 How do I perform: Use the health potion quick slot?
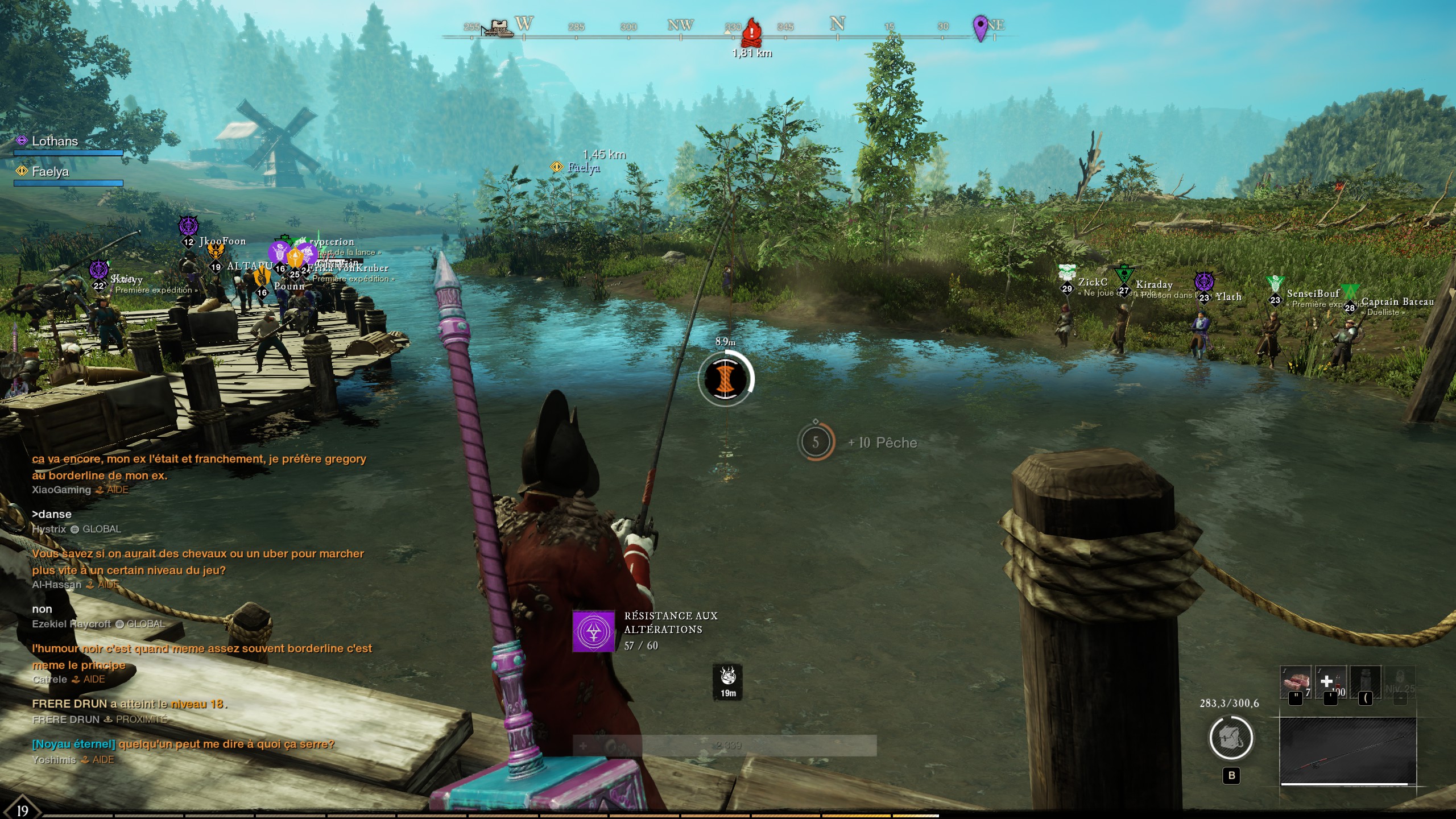pos(1330,681)
